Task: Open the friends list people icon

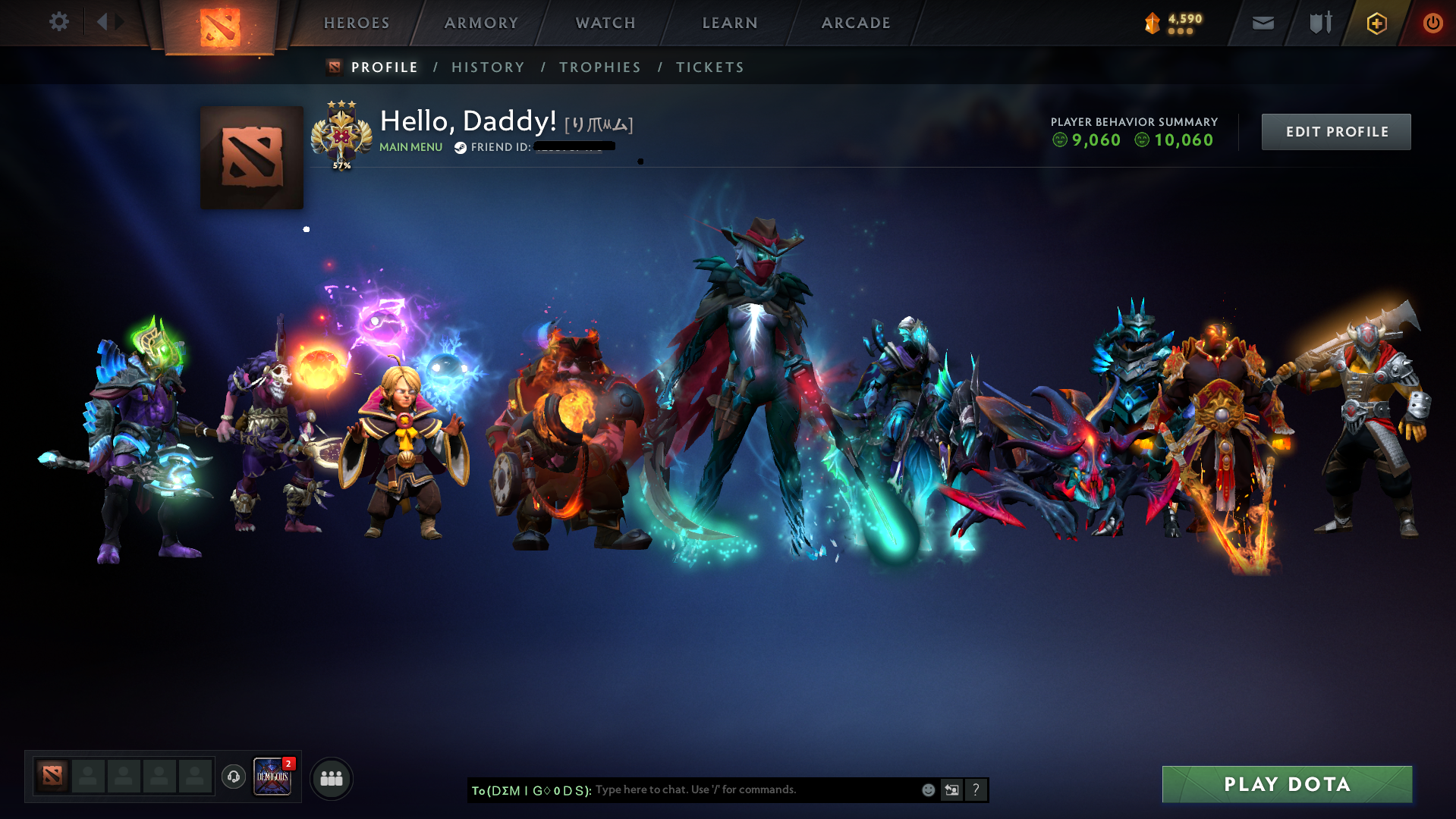Action: (x=331, y=777)
